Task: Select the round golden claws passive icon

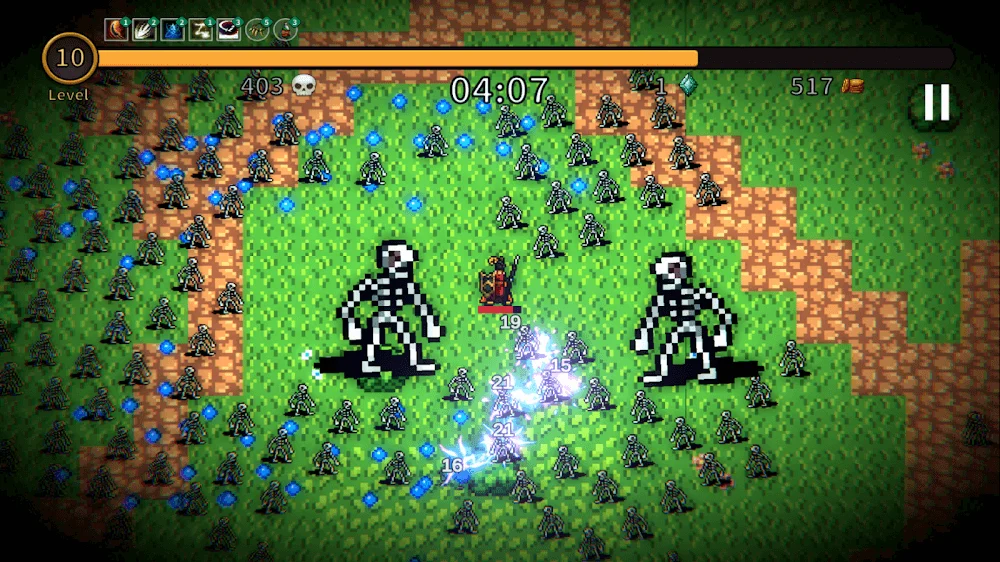Action: click(x=257, y=29)
